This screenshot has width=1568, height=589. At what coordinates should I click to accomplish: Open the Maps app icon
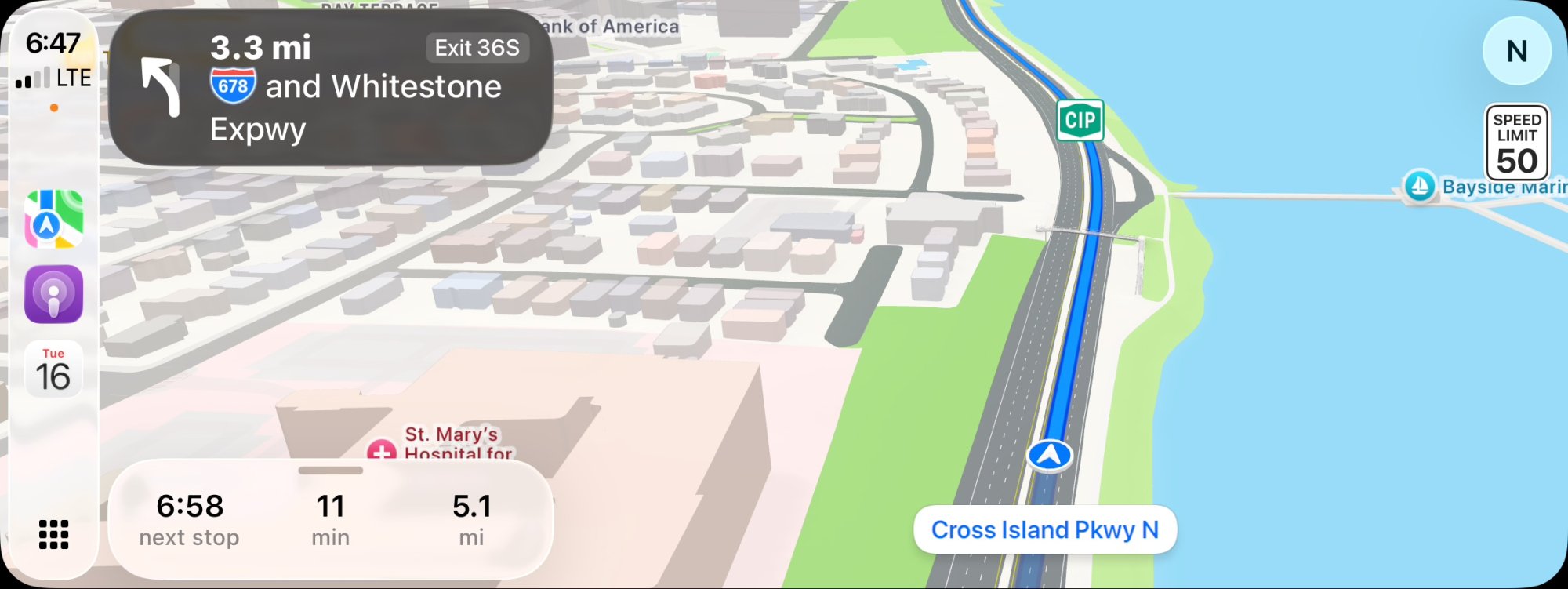pos(53,219)
